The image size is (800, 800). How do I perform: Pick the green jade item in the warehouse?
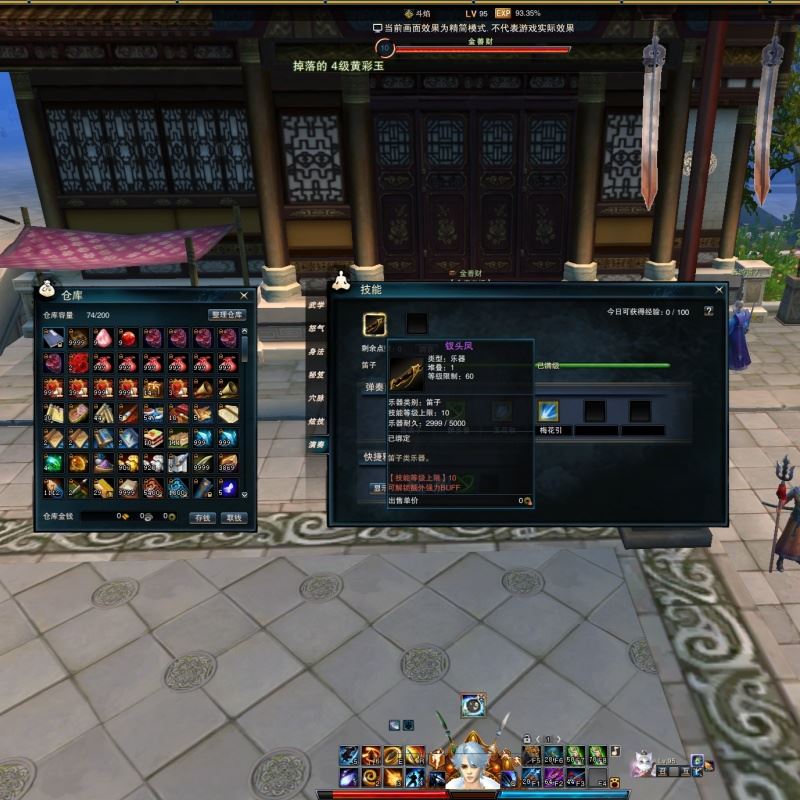(53, 463)
